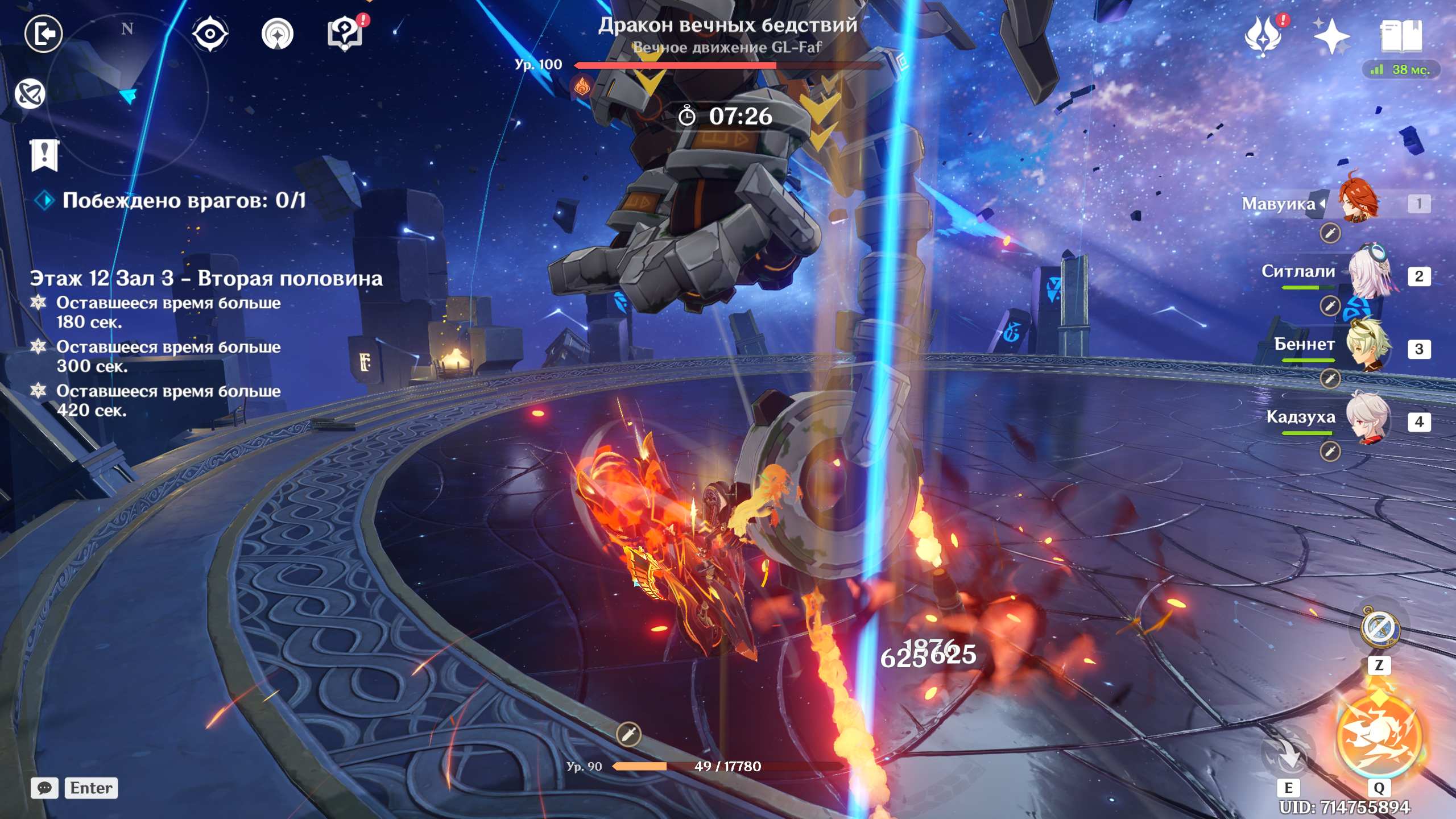Use the elemental skill arrow icon
Screen dimensions: 1456x819
pos(1288,754)
